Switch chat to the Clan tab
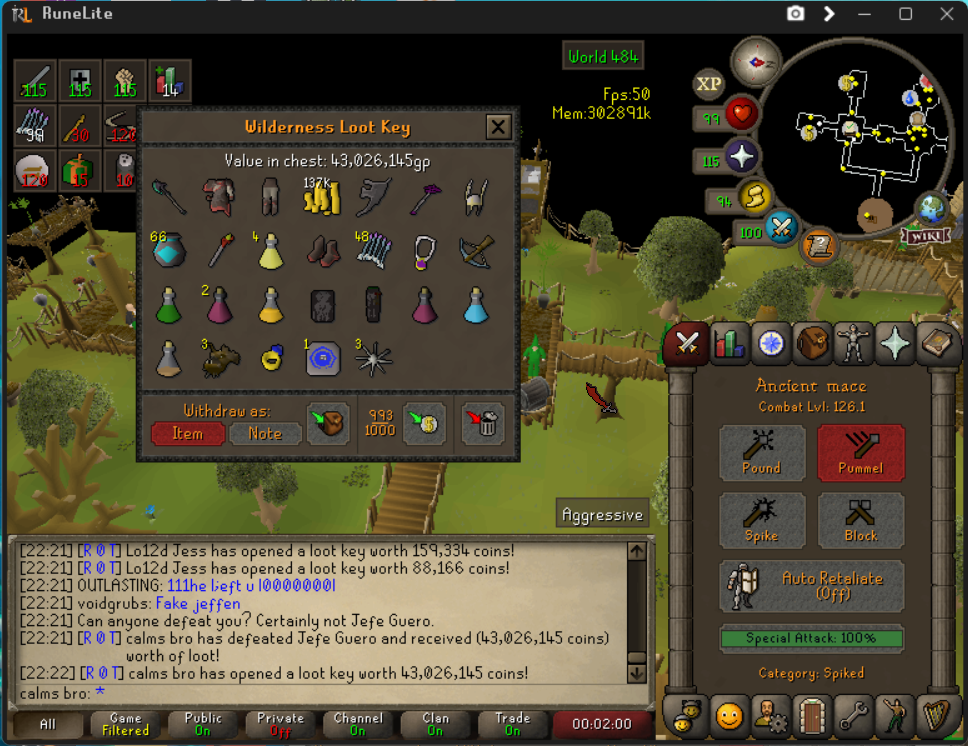 pyautogui.click(x=435, y=724)
